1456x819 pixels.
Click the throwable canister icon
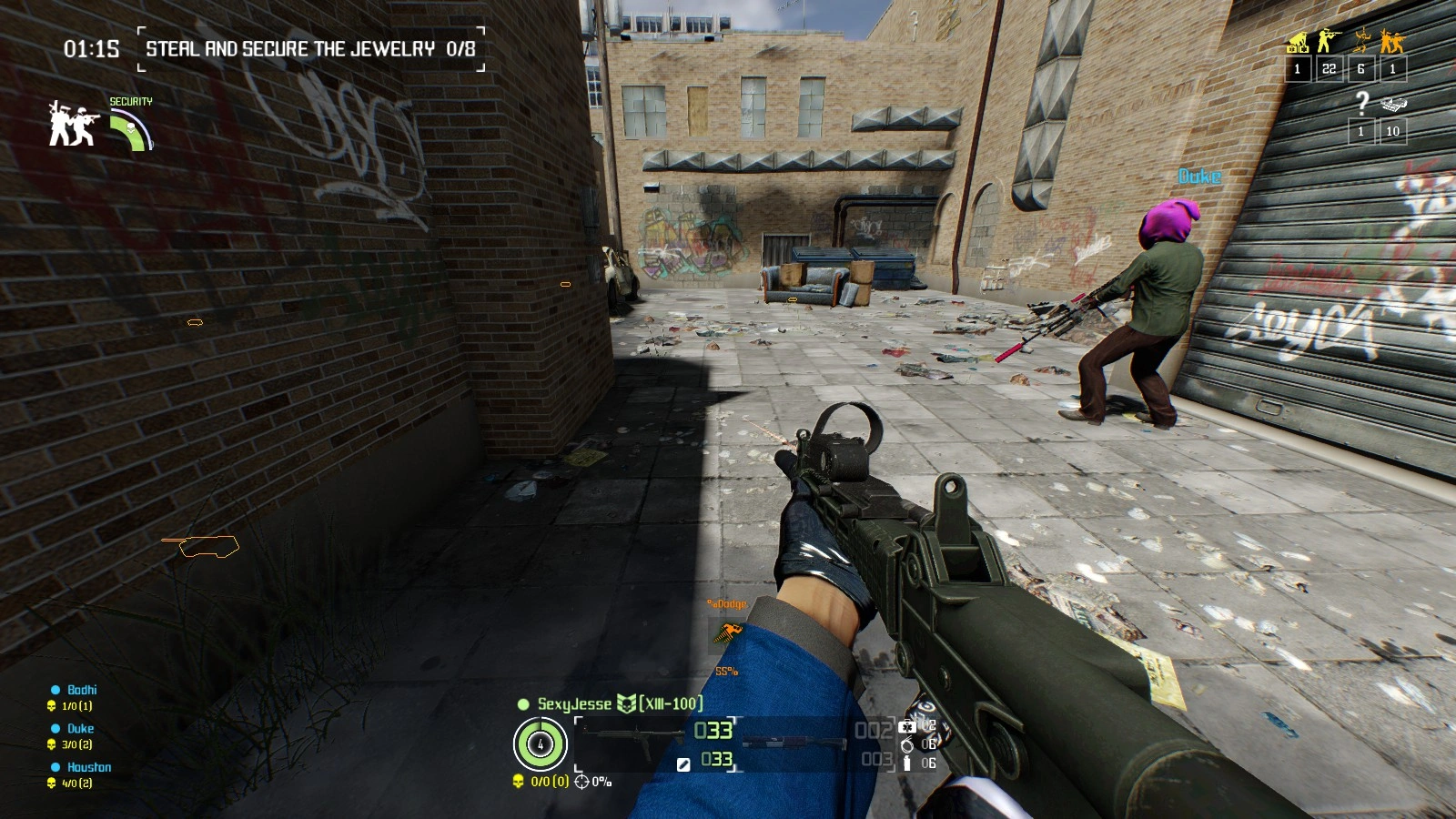point(906,763)
